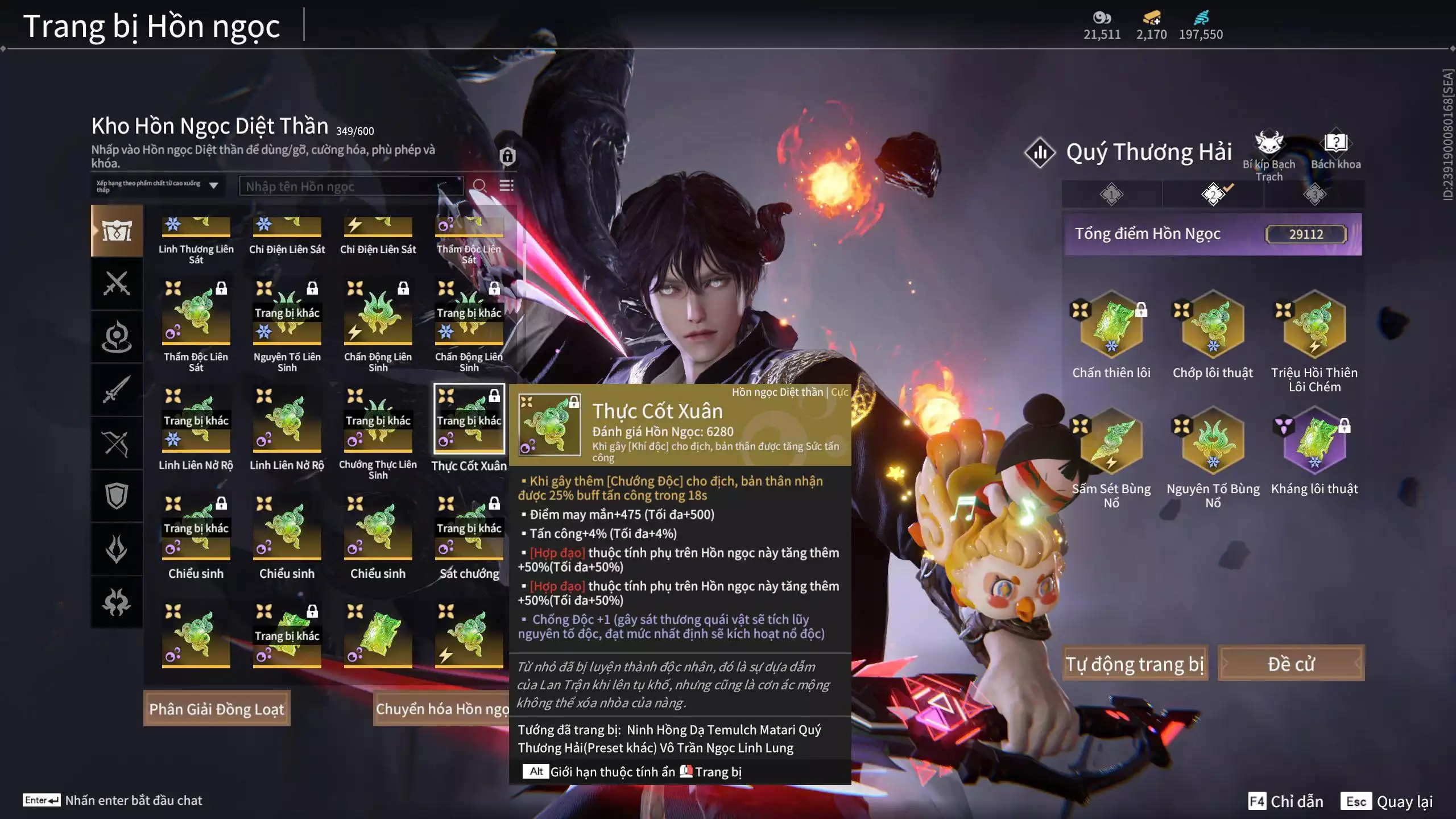Image resolution: width=1456 pixels, height=819 pixels.
Task: Open the Đề cử recommendations
Action: pyautogui.click(x=1290, y=664)
